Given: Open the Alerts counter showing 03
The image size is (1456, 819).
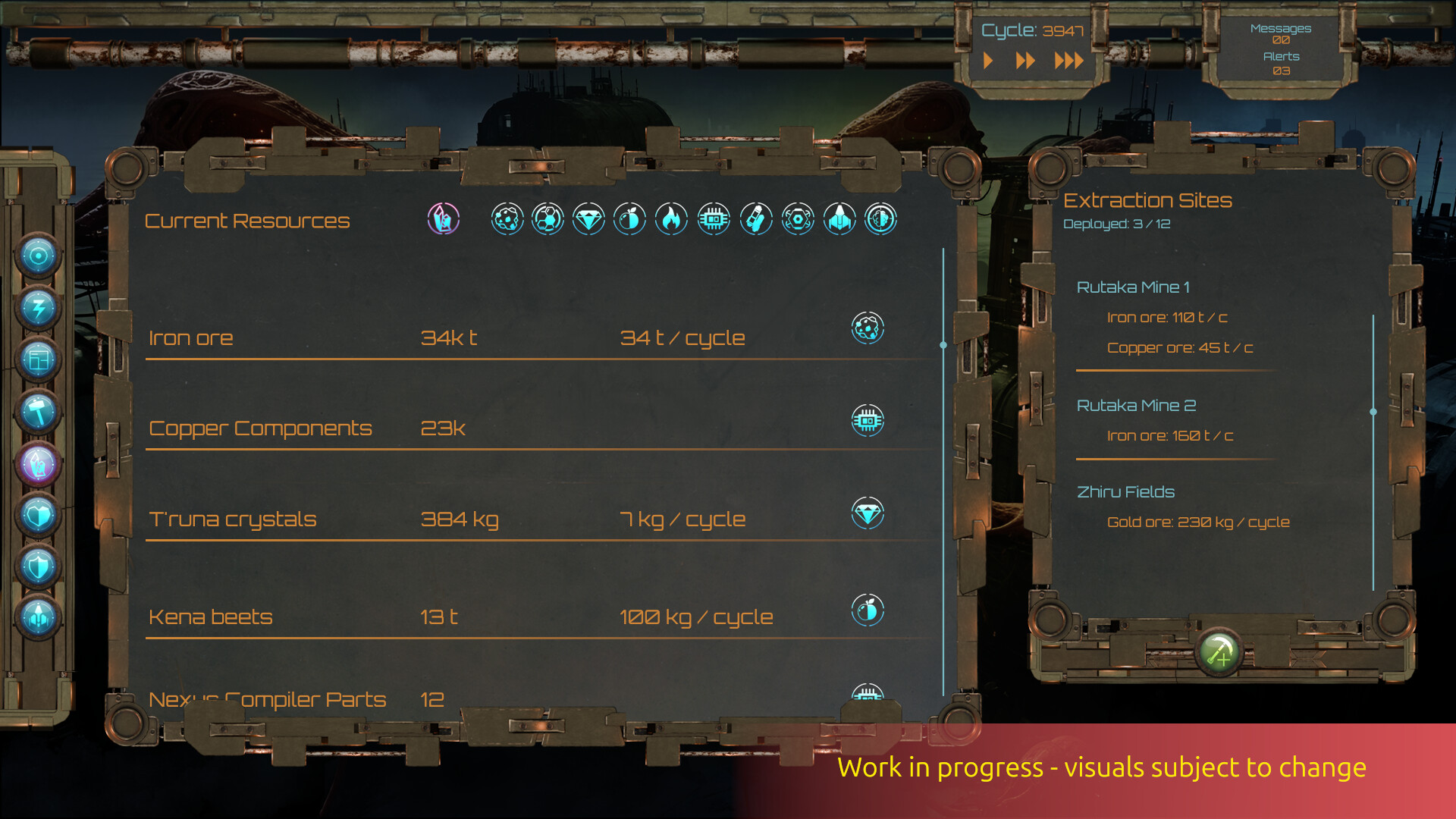Looking at the screenshot, I should click(x=1281, y=62).
